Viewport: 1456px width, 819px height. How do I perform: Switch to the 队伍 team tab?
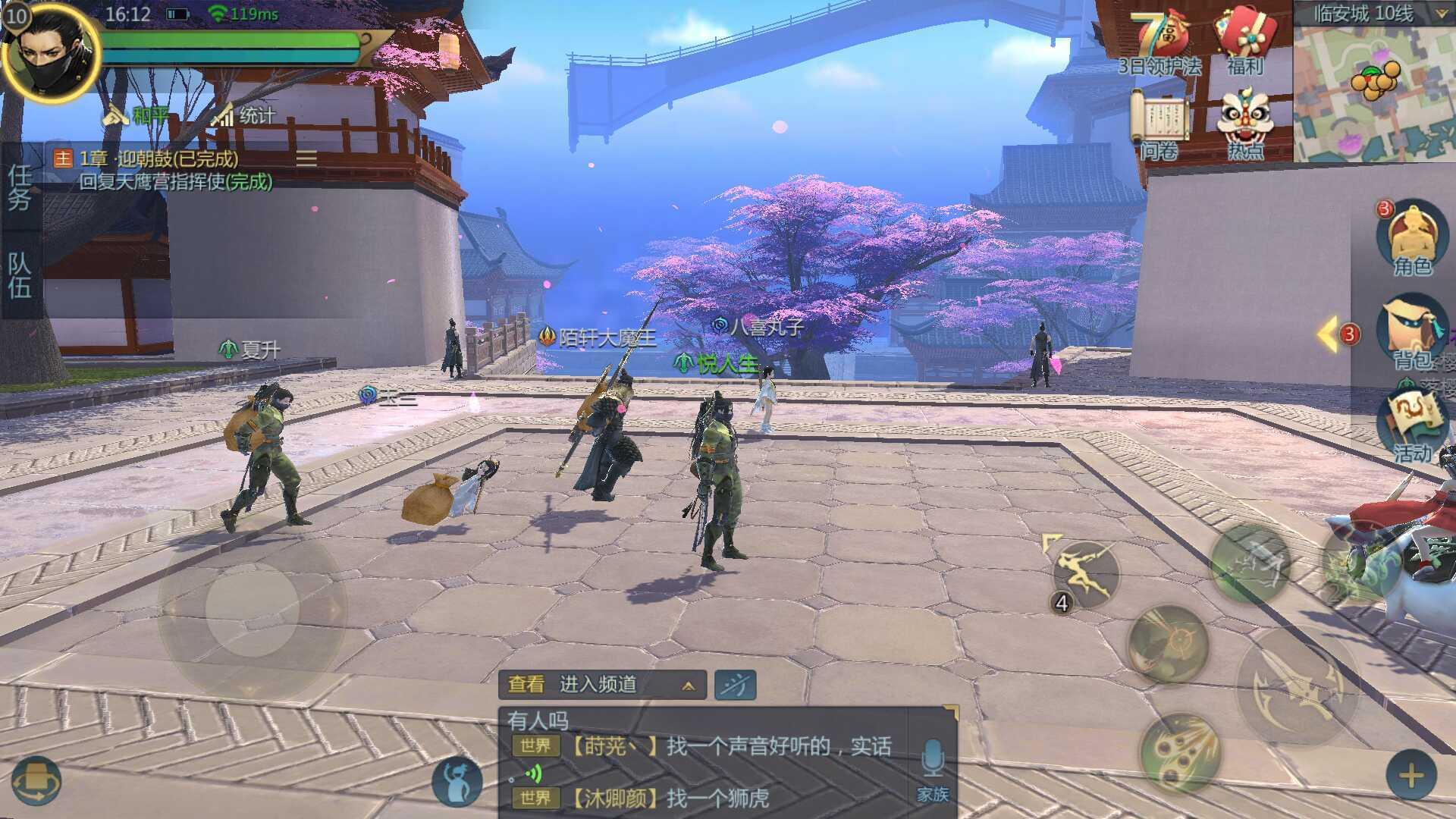click(20, 275)
